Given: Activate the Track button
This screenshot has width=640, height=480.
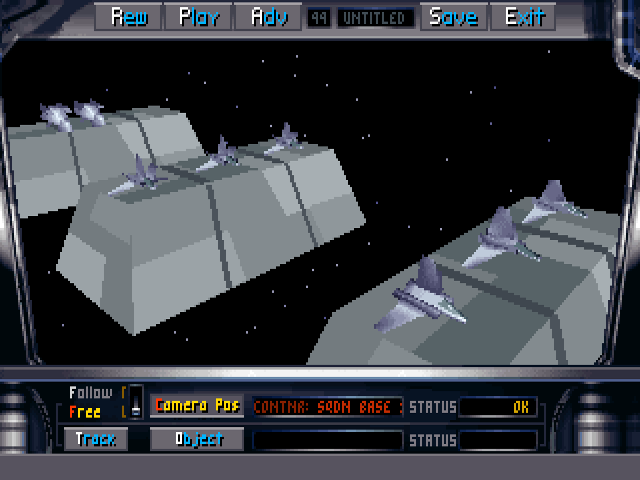Looking at the screenshot, I should point(96,439).
